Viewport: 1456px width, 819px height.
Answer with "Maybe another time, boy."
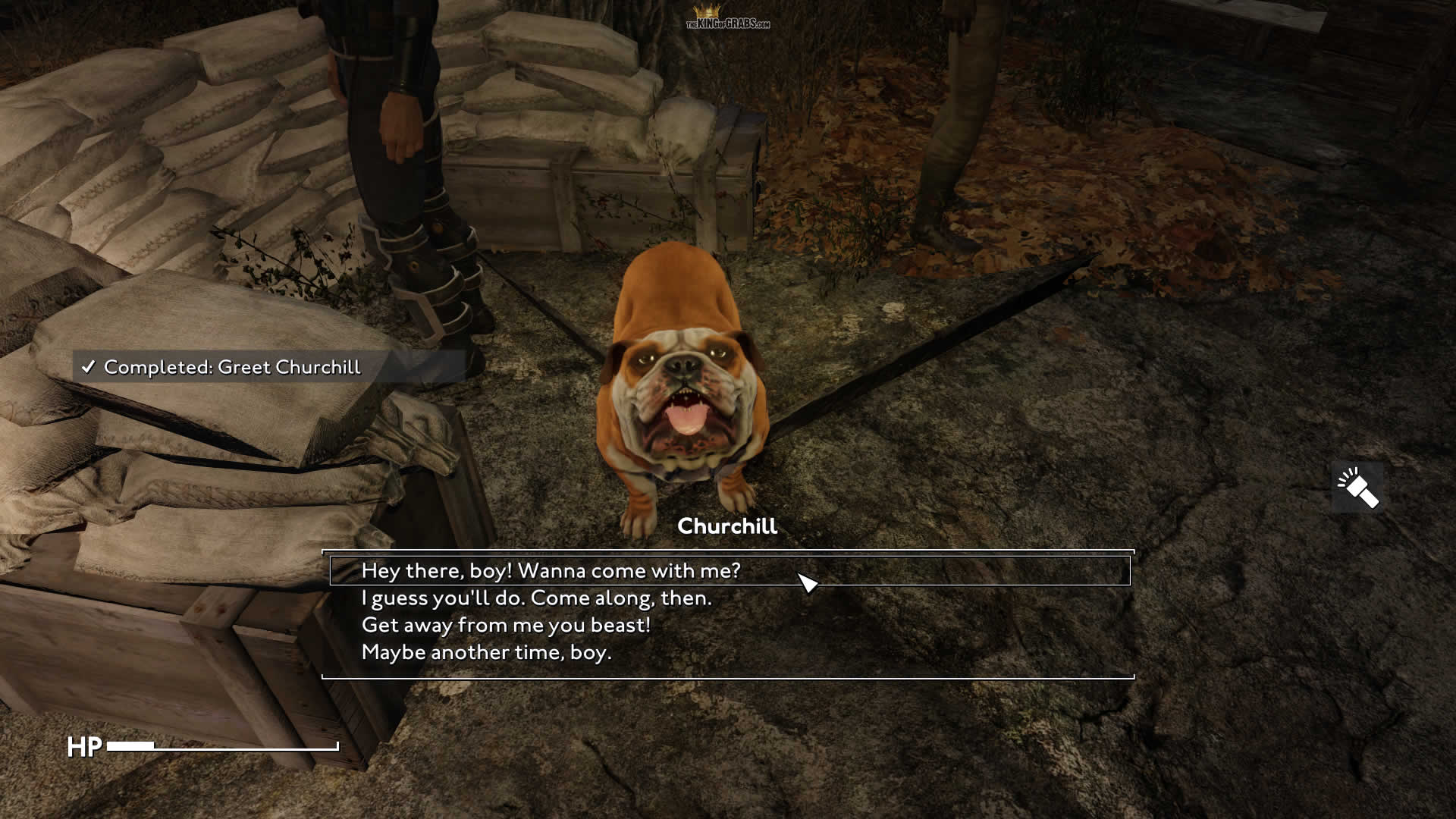(x=486, y=653)
